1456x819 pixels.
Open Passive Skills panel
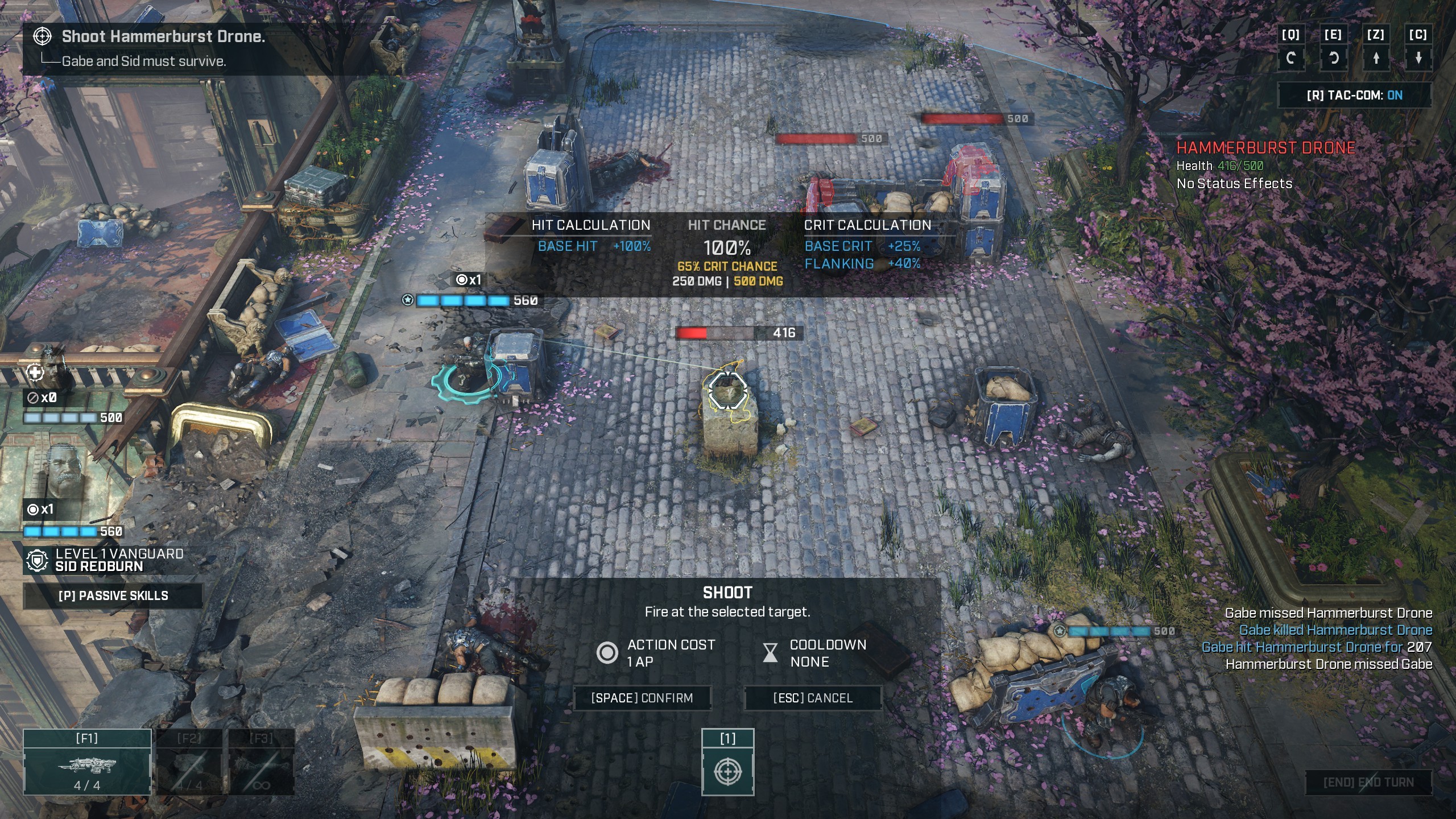pyautogui.click(x=113, y=595)
